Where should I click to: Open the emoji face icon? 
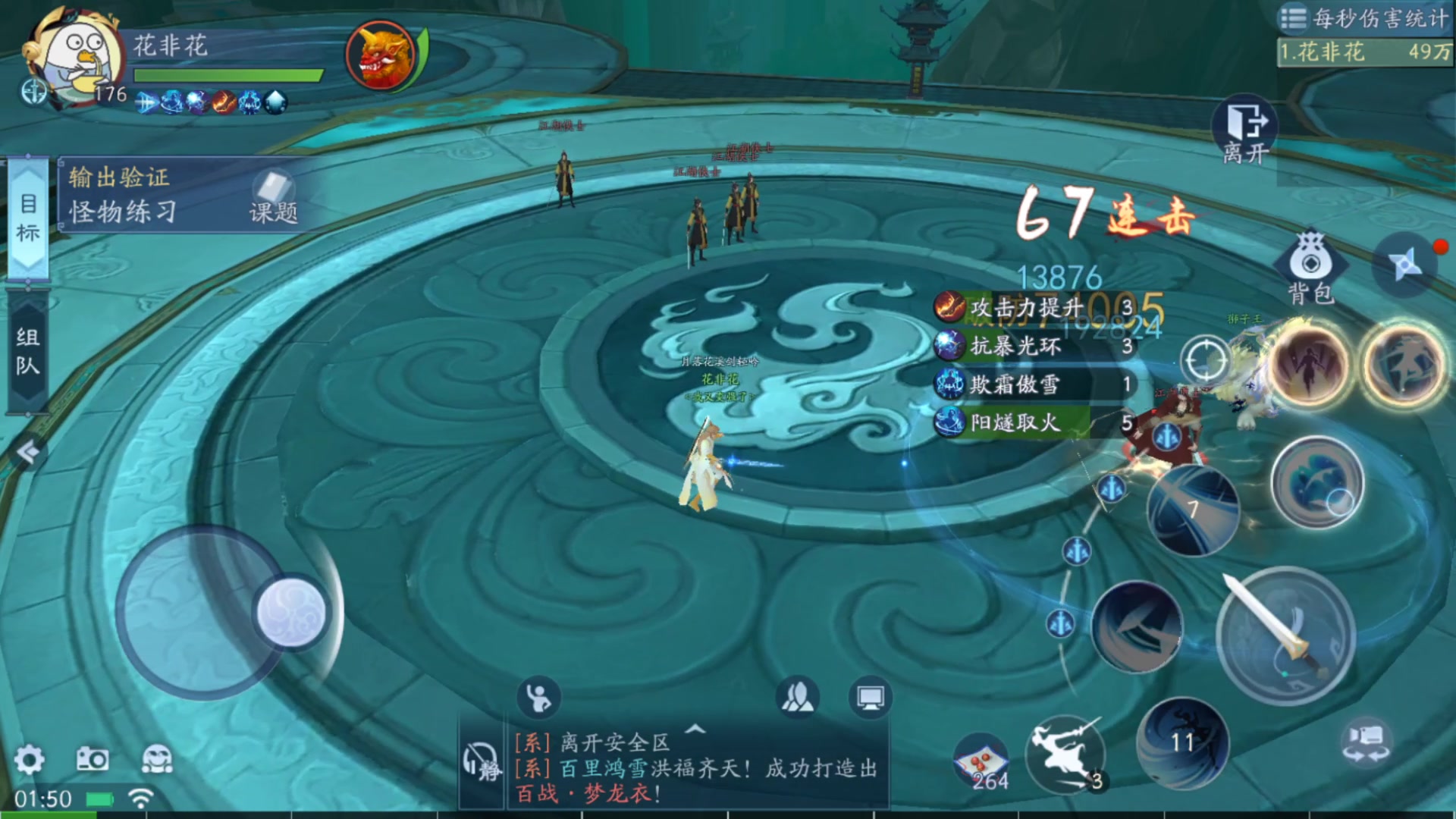(157, 759)
